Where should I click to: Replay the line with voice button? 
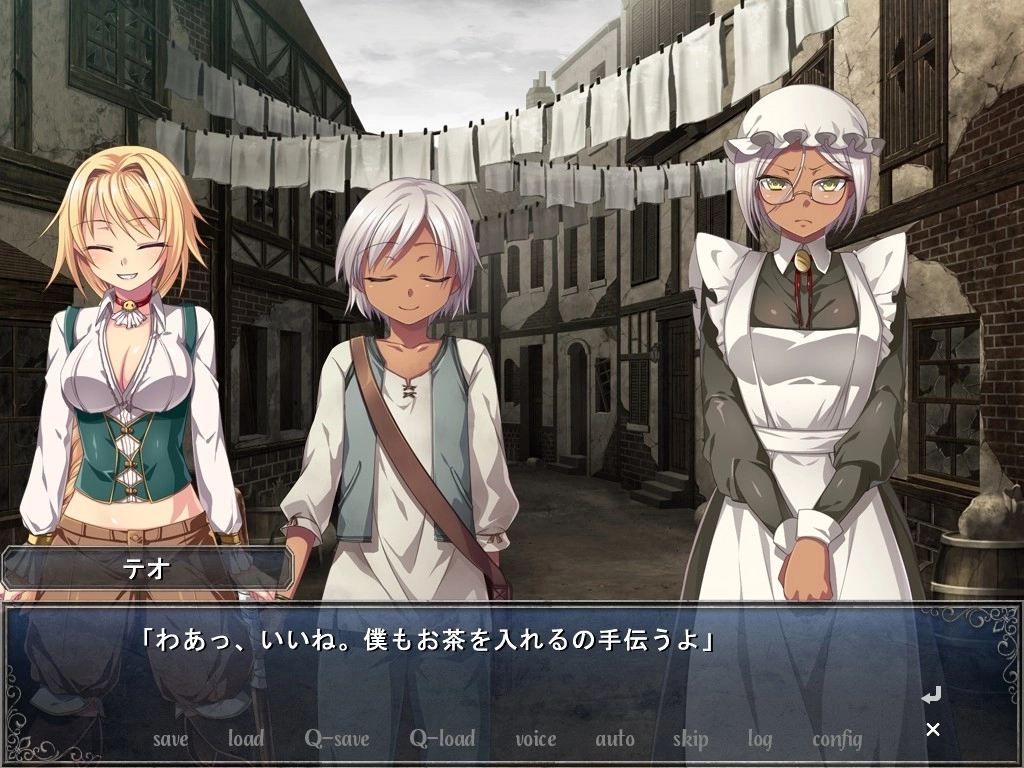pyautogui.click(x=535, y=739)
